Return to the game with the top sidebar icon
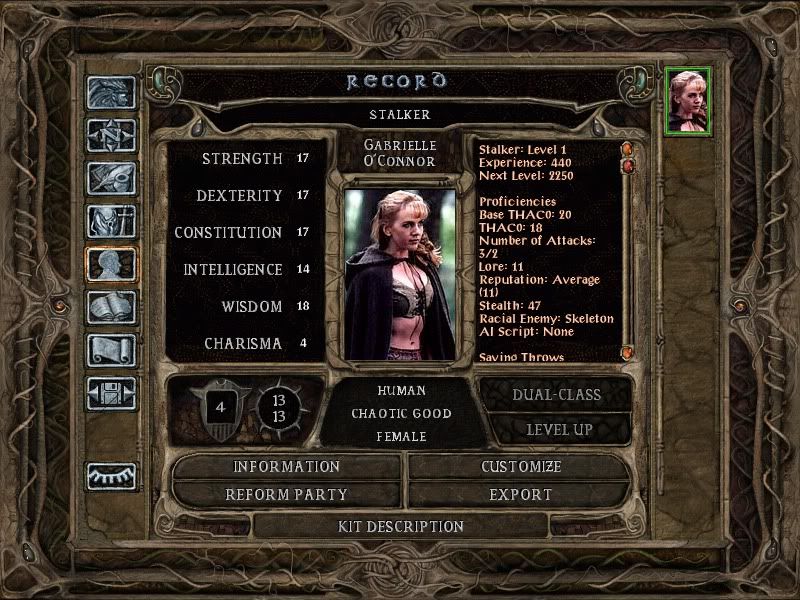 pos(111,93)
